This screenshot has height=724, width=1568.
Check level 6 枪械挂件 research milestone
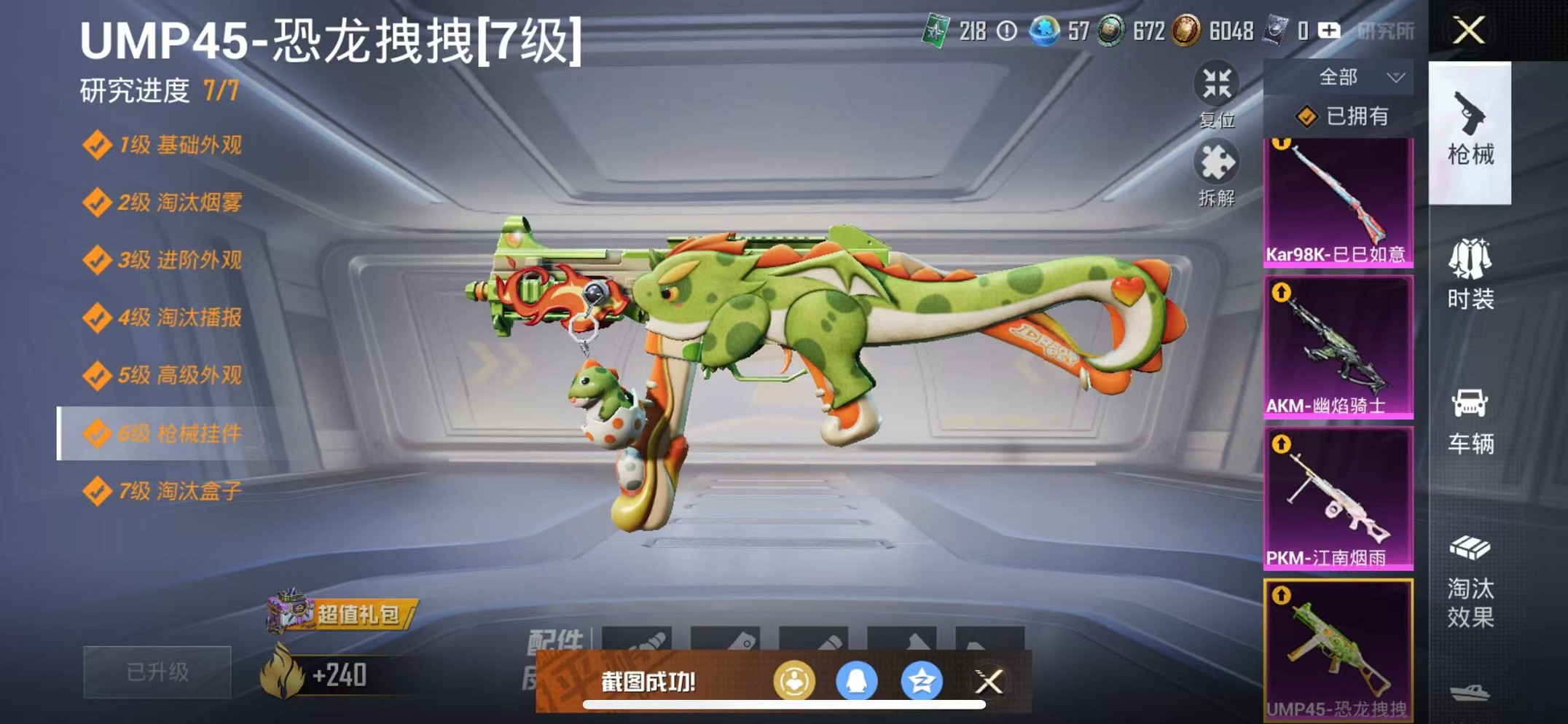tap(168, 434)
